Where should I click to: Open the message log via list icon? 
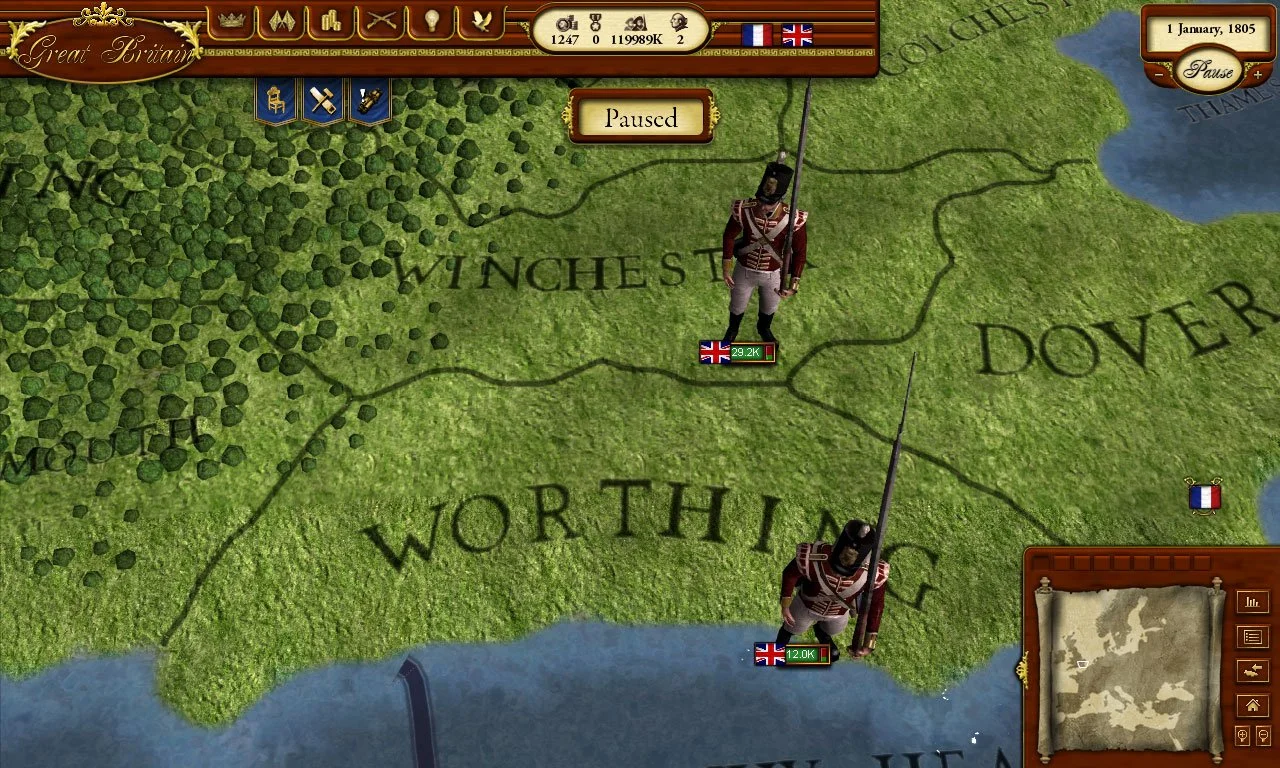pos(1253,637)
